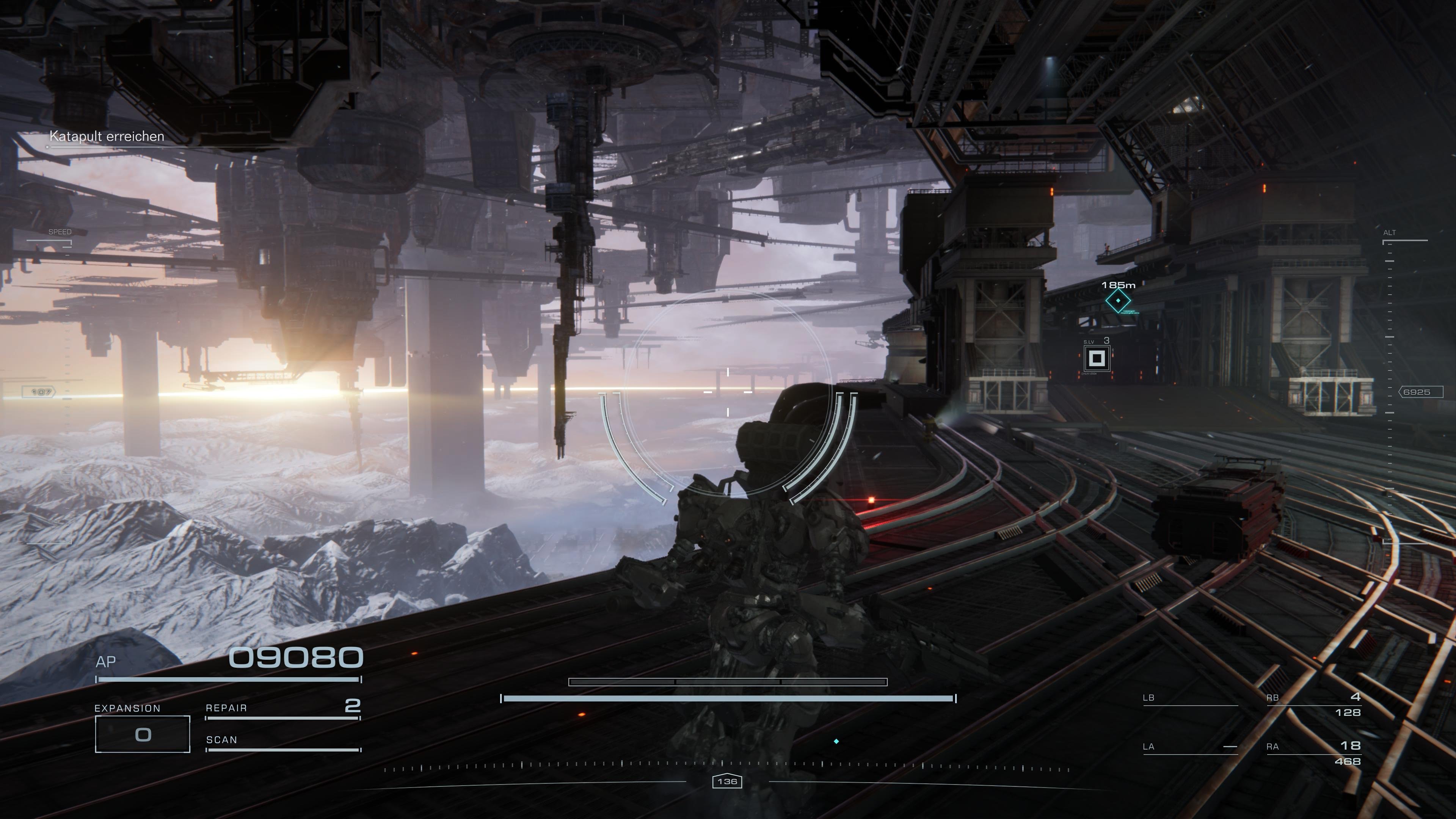
Task: Select the EXPANSION slot icon showing 0
Action: [x=143, y=735]
